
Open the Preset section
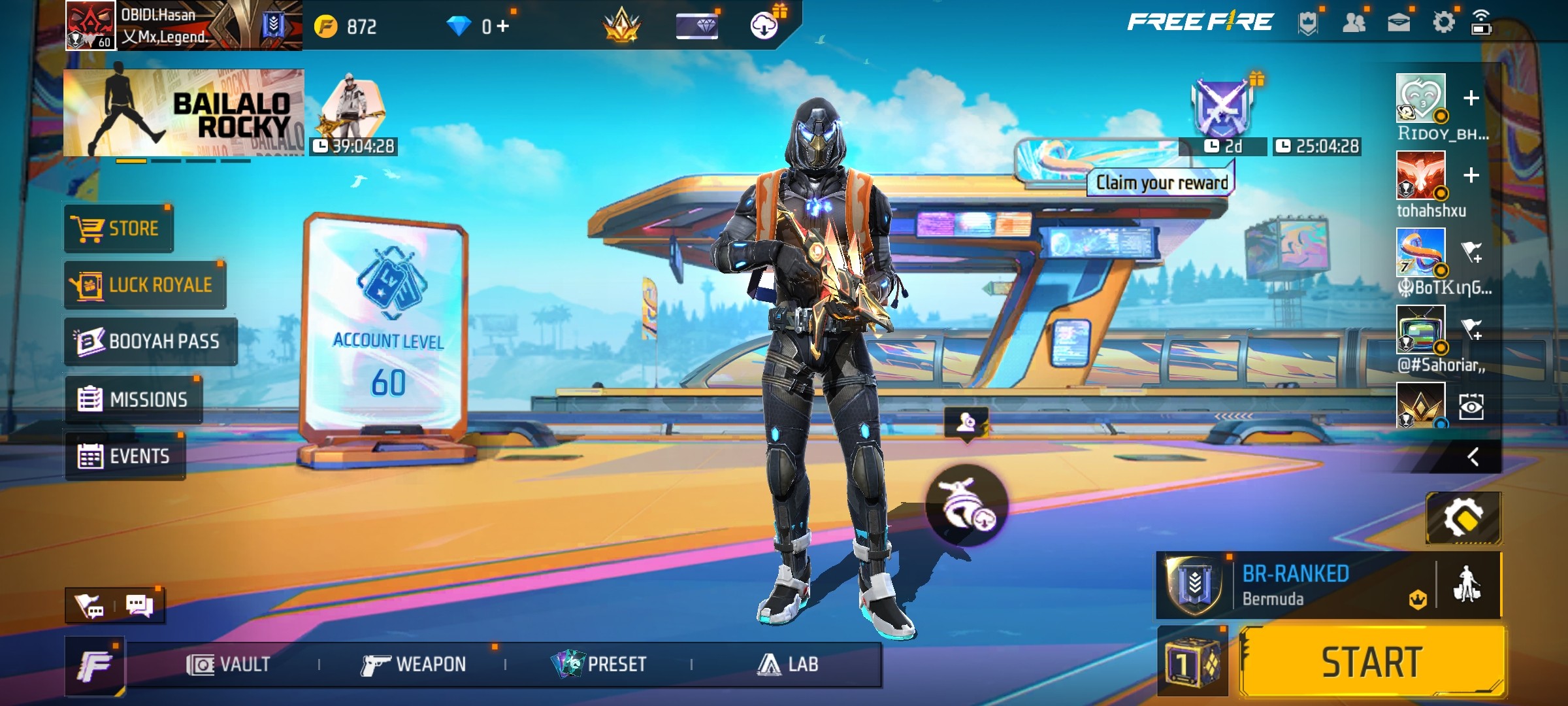pos(599,665)
